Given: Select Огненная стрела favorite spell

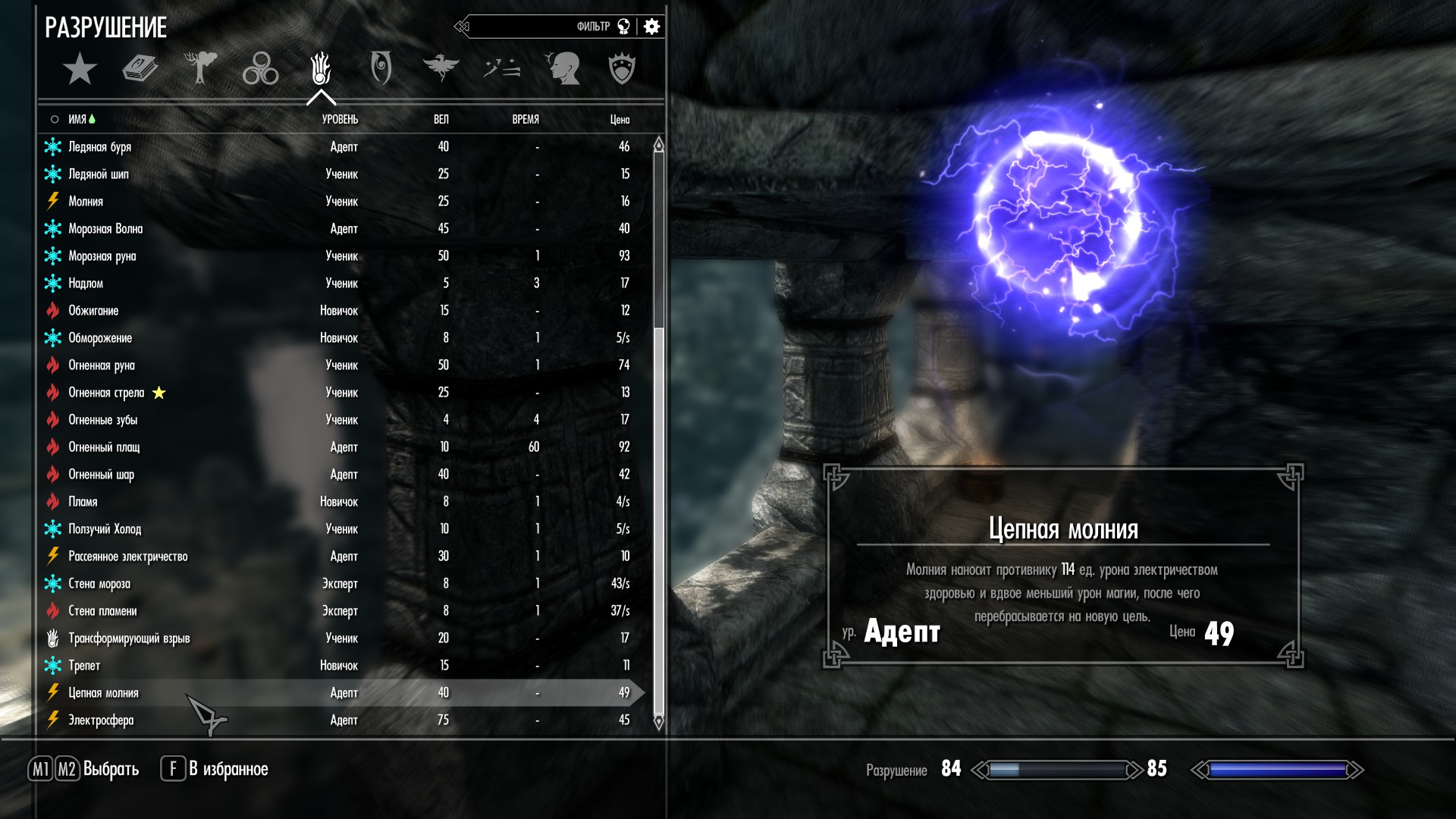Looking at the screenshot, I should [x=106, y=392].
